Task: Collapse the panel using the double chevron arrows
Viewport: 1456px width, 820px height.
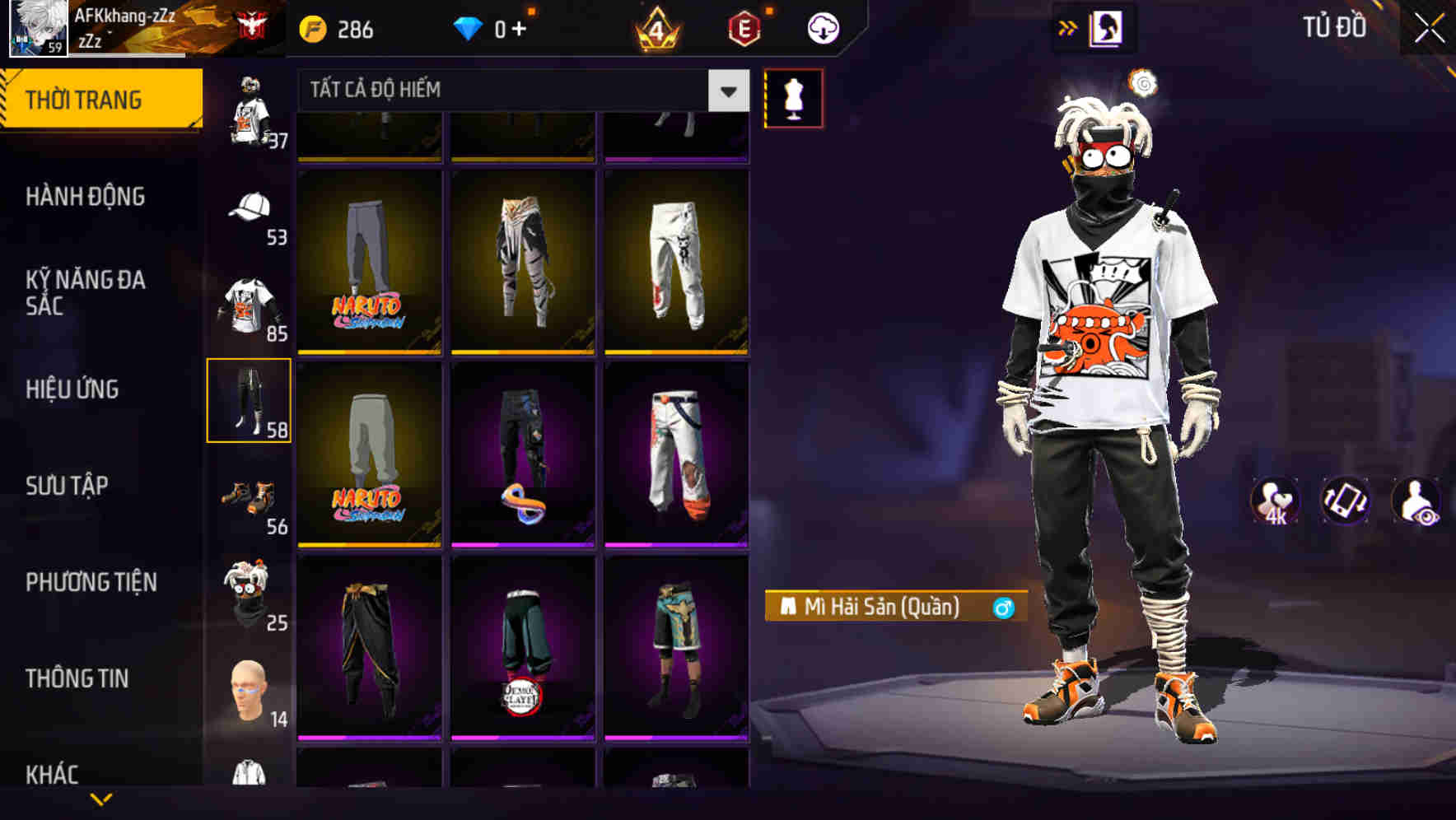Action: point(1067,26)
